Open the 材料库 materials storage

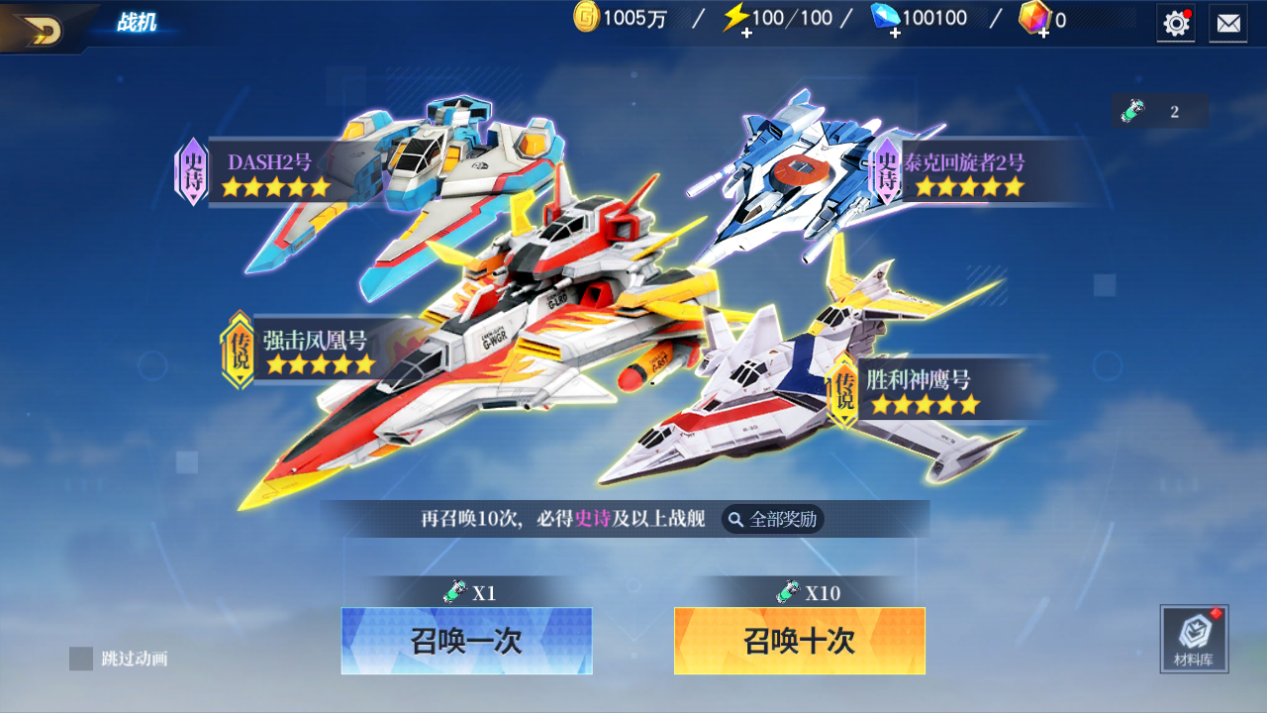coord(1194,638)
